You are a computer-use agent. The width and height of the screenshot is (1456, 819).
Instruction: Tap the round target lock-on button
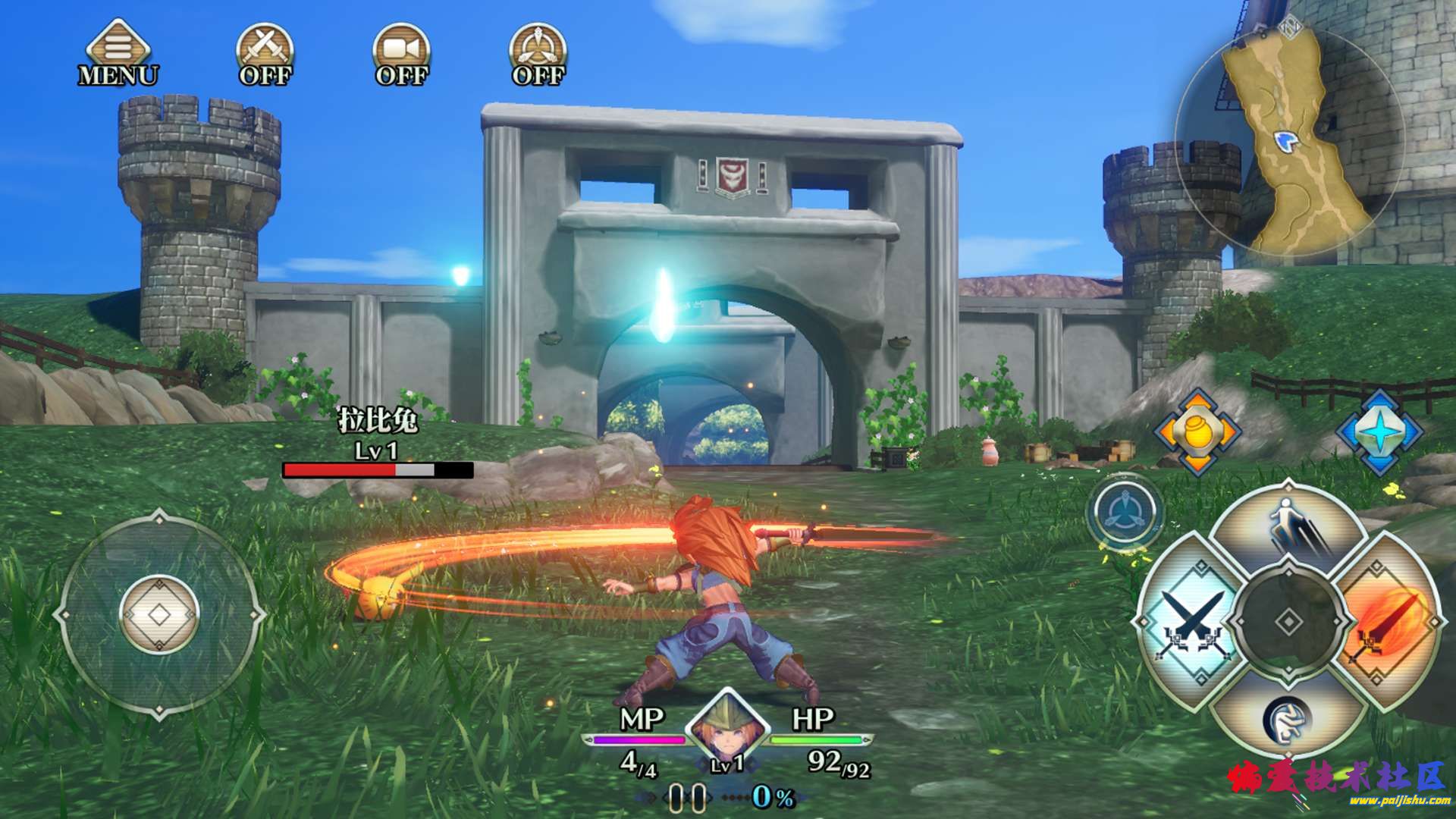click(x=1124, y=512)
